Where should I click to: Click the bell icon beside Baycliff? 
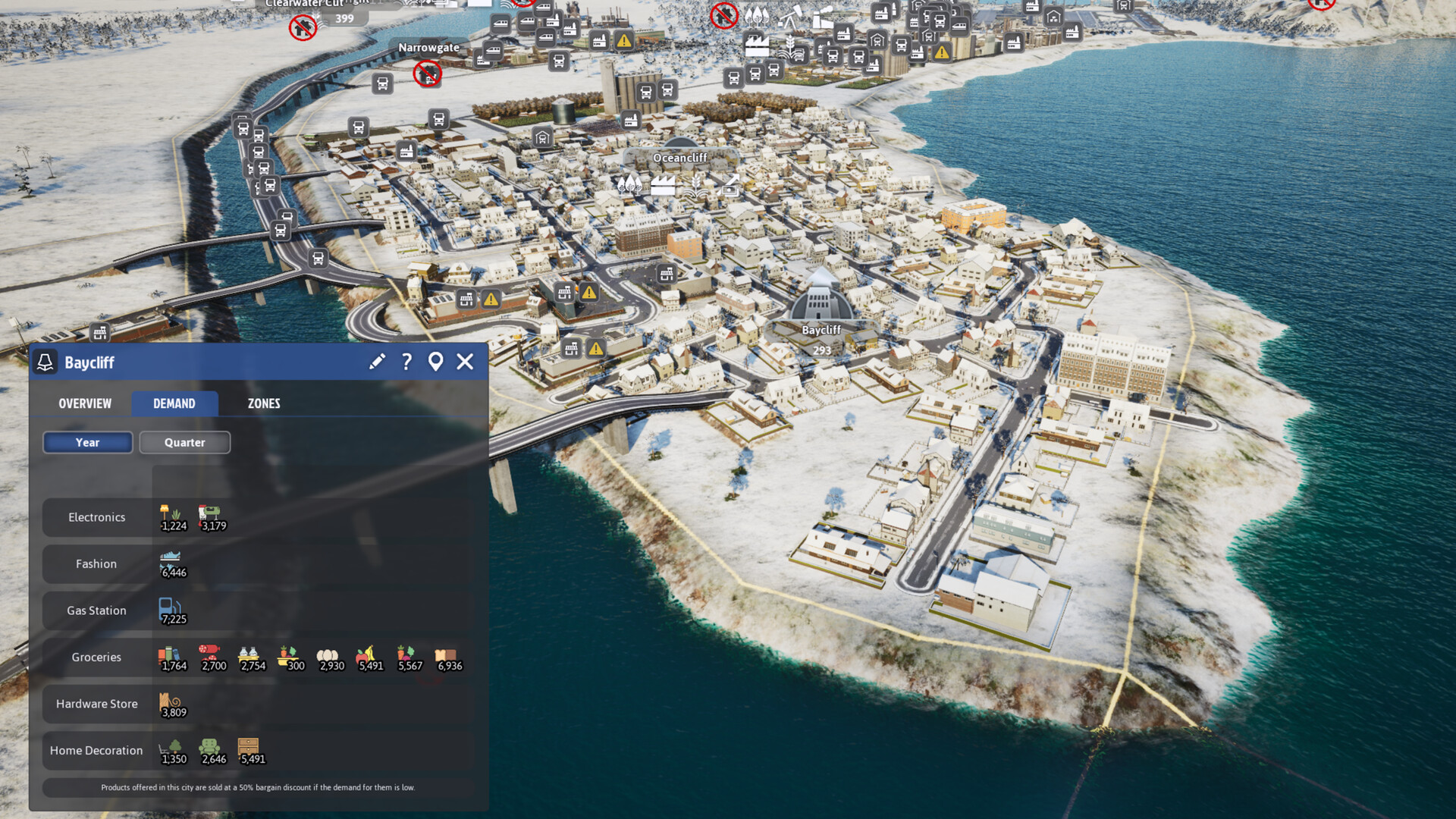[45, 362]
